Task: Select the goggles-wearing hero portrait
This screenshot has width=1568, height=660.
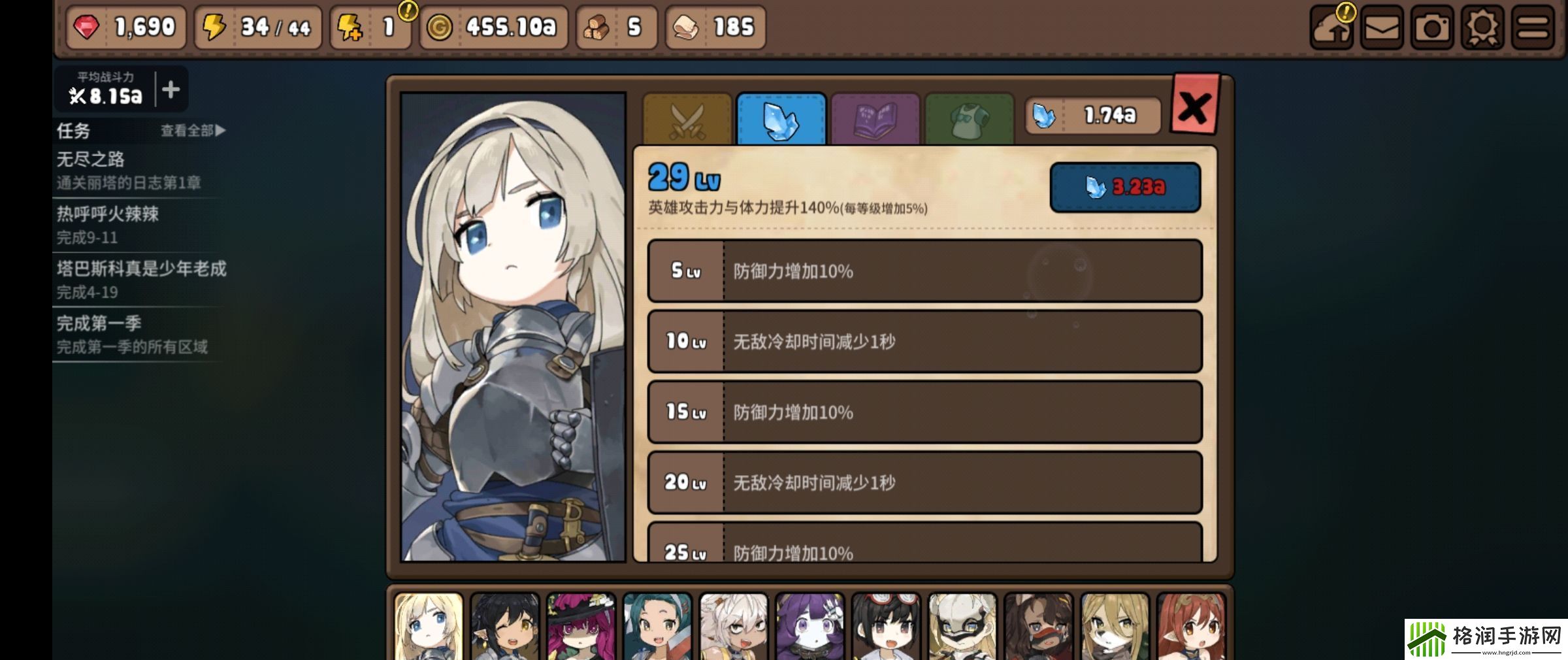Action: tap(886, 627)
